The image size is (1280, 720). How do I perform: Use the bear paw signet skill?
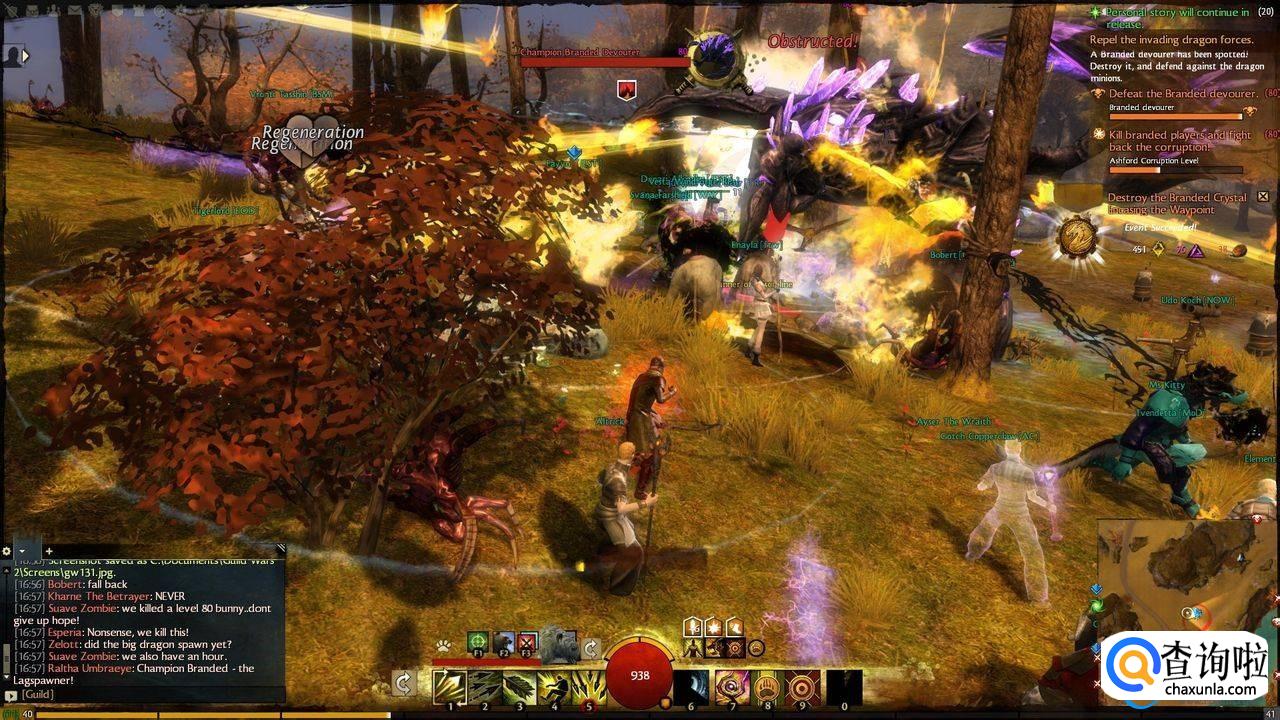768,687
